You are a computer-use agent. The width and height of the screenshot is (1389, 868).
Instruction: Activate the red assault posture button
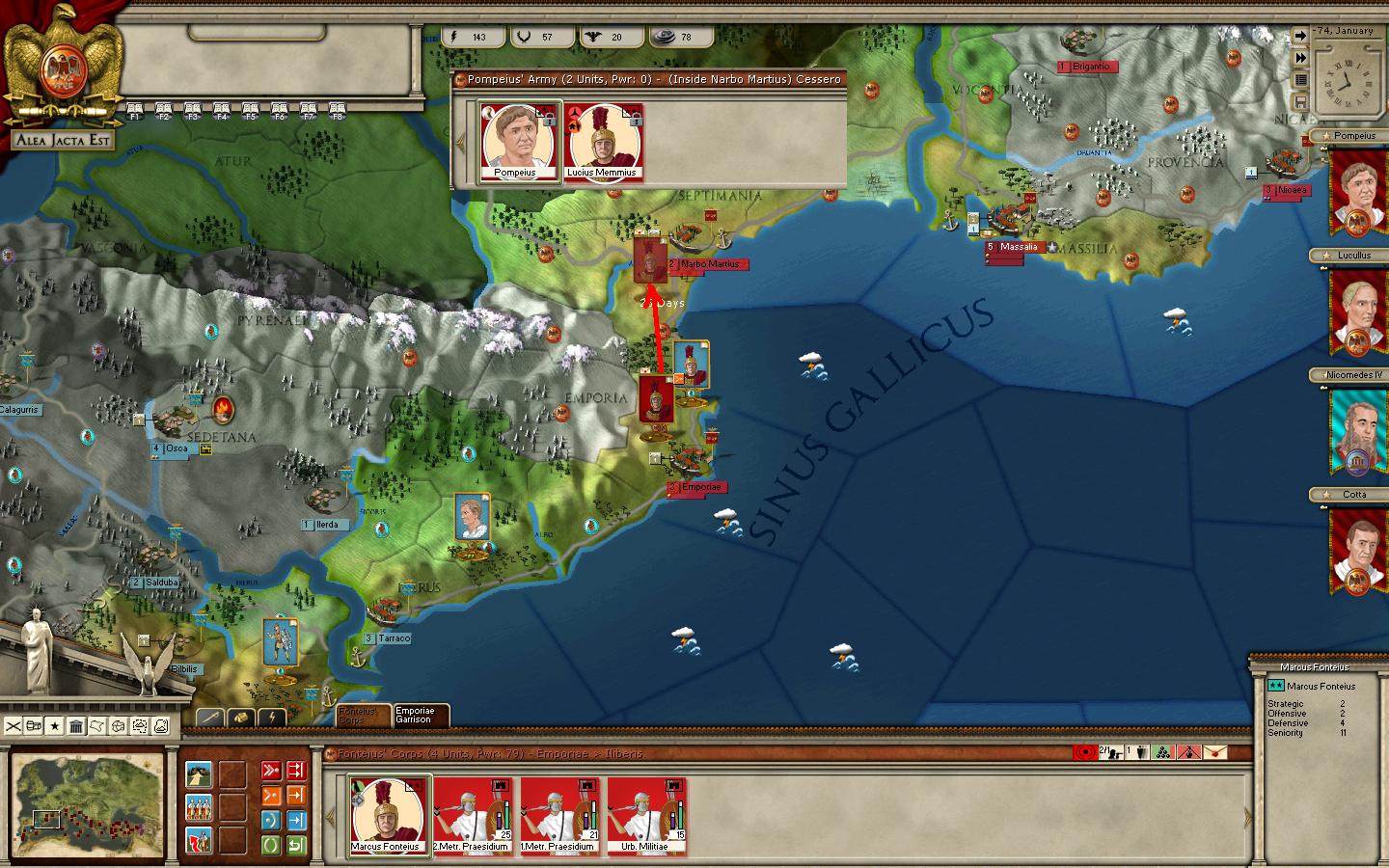click(271, 770)
